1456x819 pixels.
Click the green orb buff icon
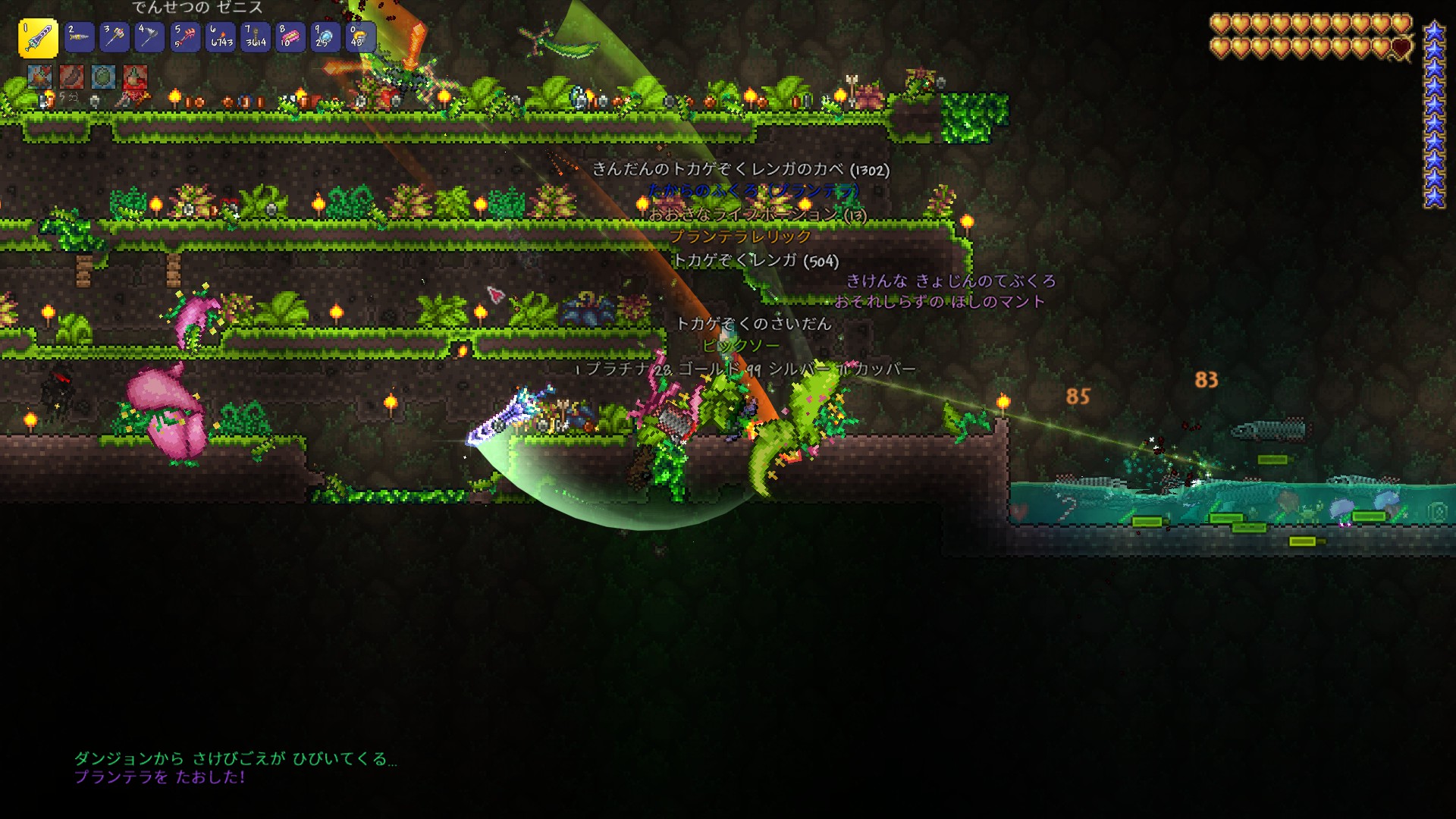click(x=103, y=77)
